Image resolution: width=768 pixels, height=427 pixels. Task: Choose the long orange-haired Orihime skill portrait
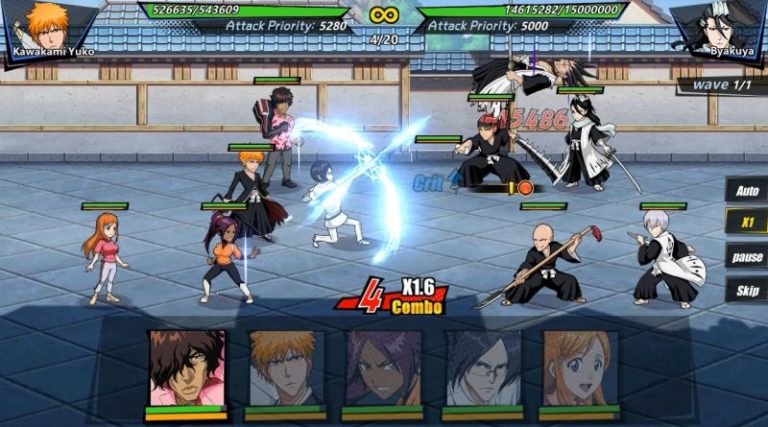579,368
